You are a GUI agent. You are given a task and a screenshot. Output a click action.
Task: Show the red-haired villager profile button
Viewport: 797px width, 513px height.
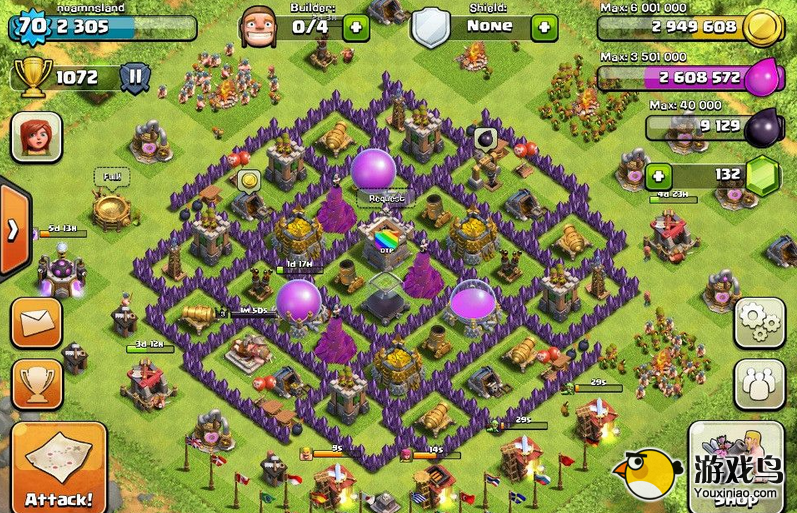click(36, 136)
